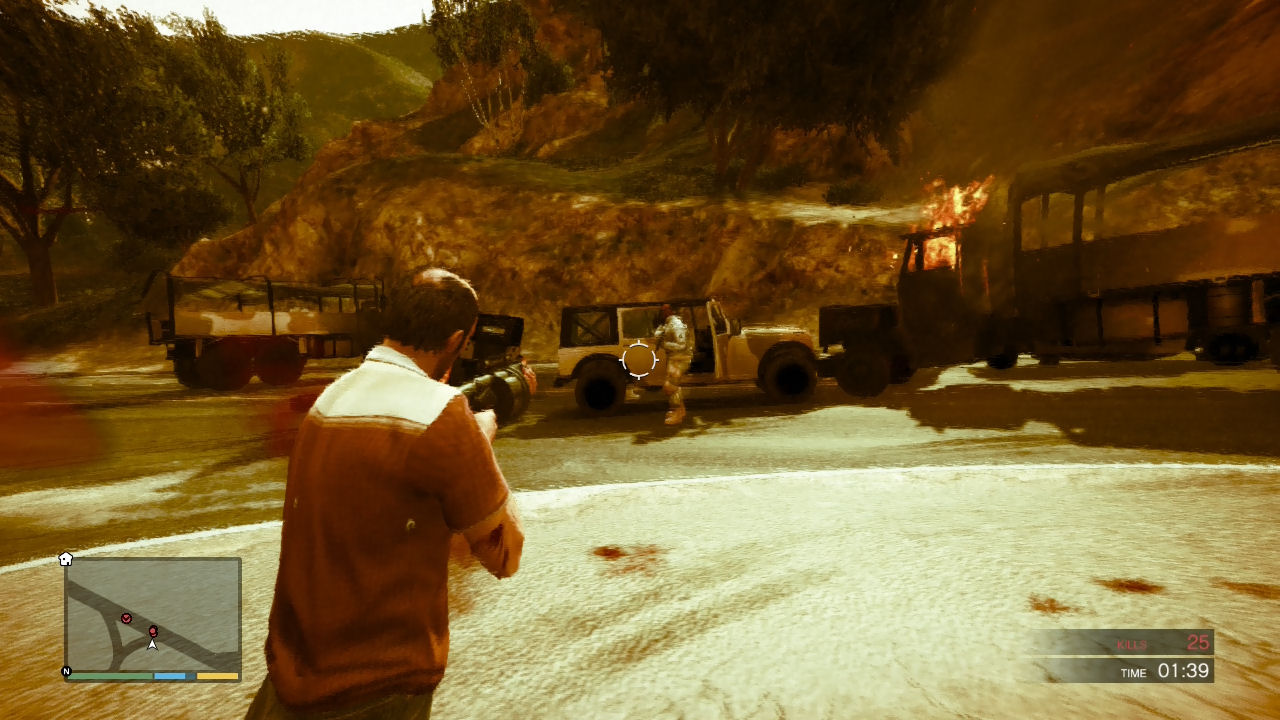Viewport: 1280px width, 720px height.
Task: Select the house blip above the minimap
Action: click(66, 558)
